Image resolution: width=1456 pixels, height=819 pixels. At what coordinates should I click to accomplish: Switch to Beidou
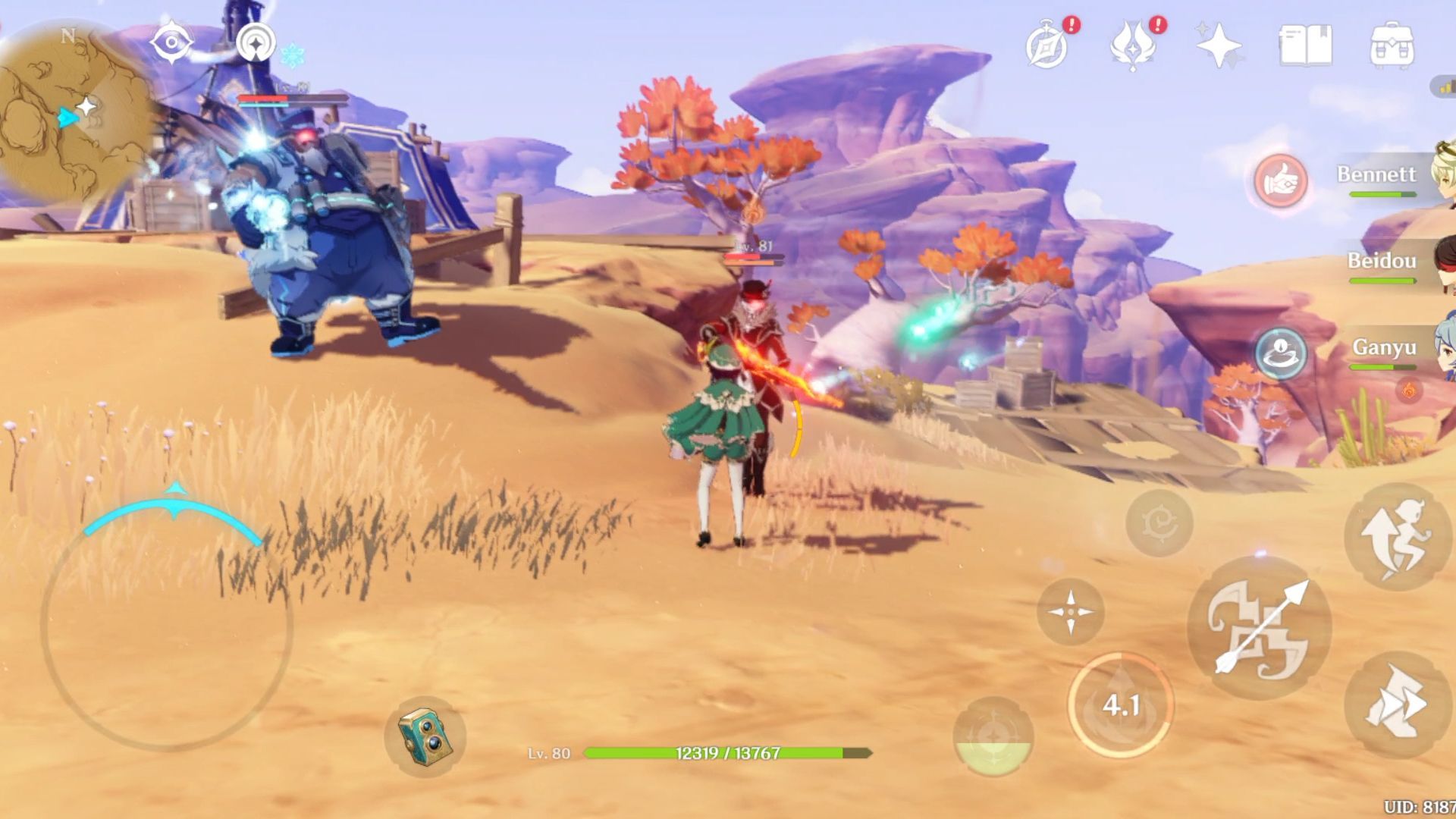[1382, 262]
